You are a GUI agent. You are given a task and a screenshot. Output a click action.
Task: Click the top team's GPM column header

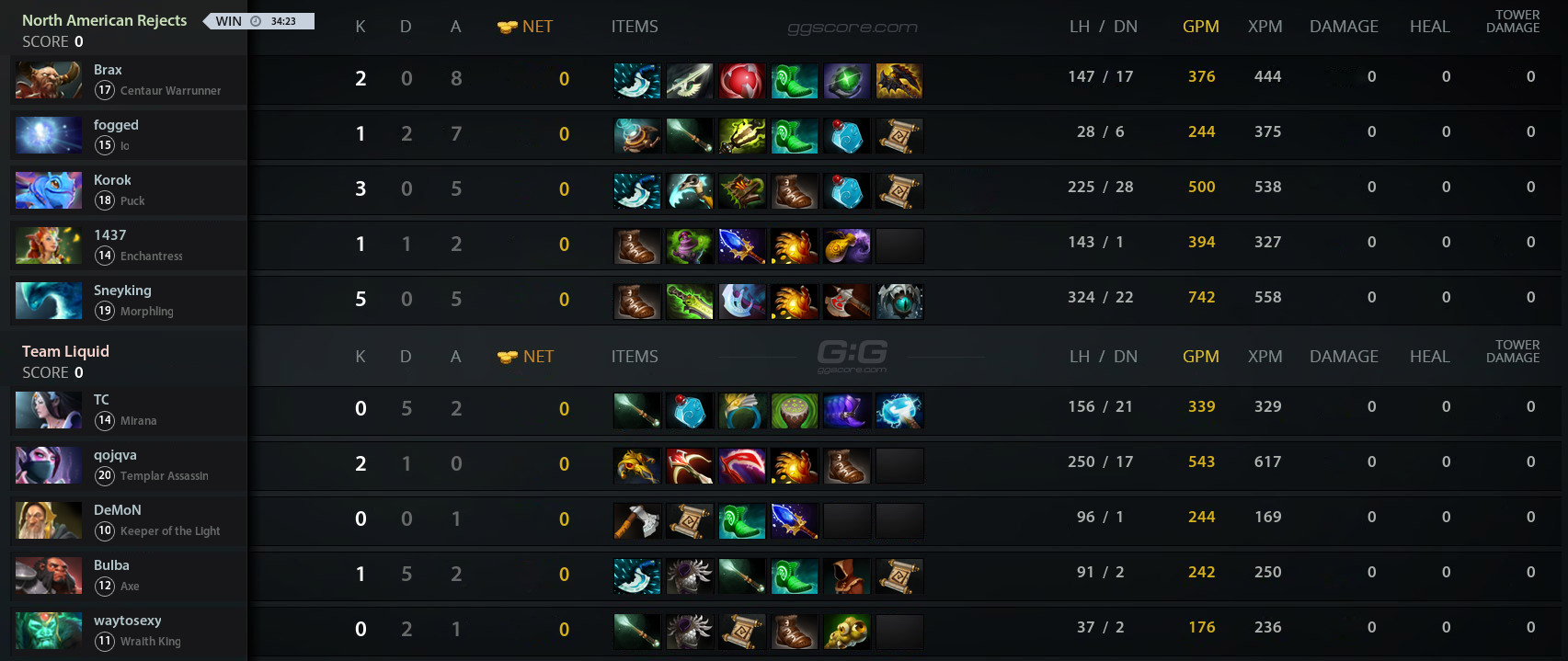[1200, 27]
